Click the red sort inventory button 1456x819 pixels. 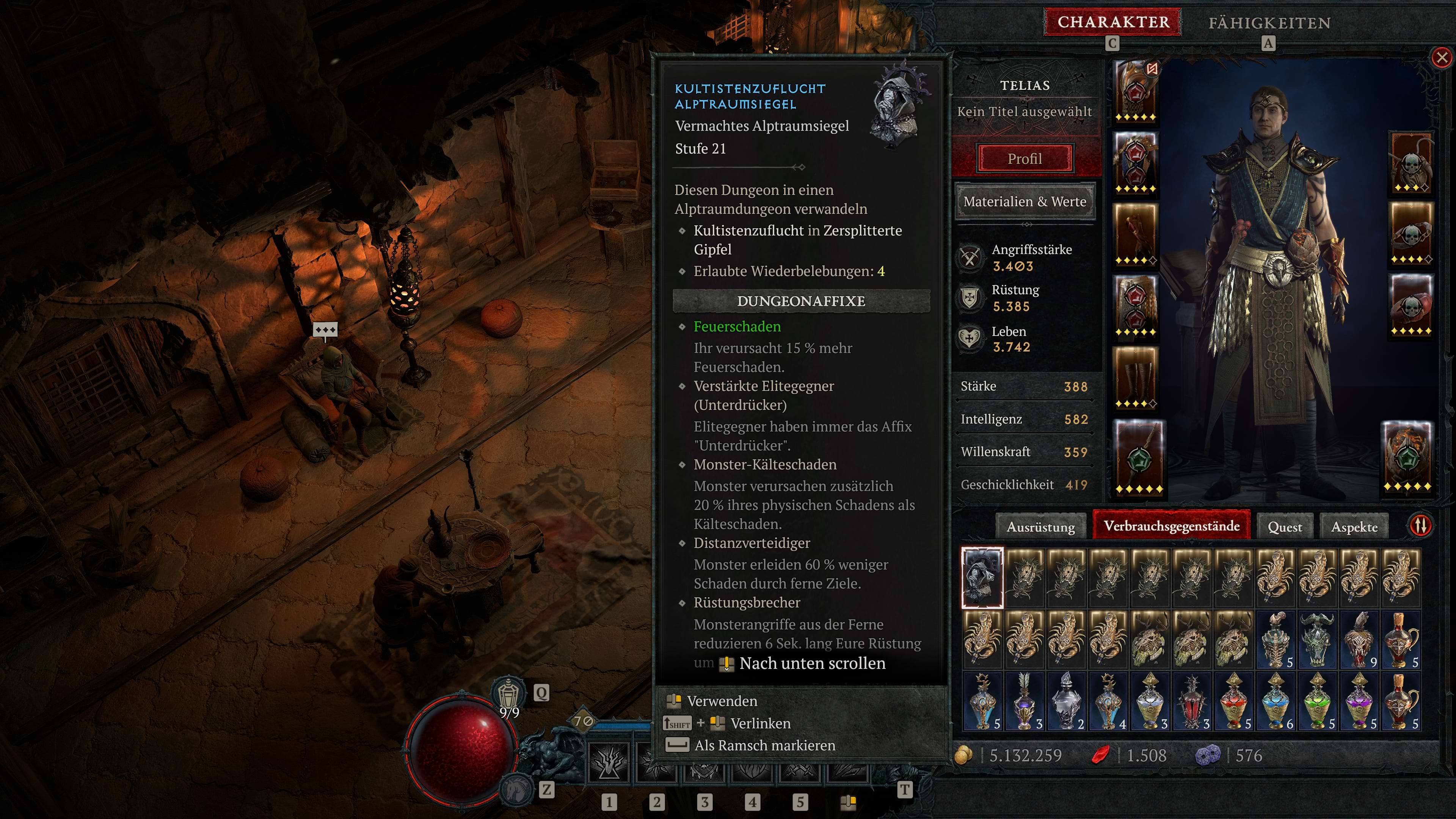click(1420, 526)
